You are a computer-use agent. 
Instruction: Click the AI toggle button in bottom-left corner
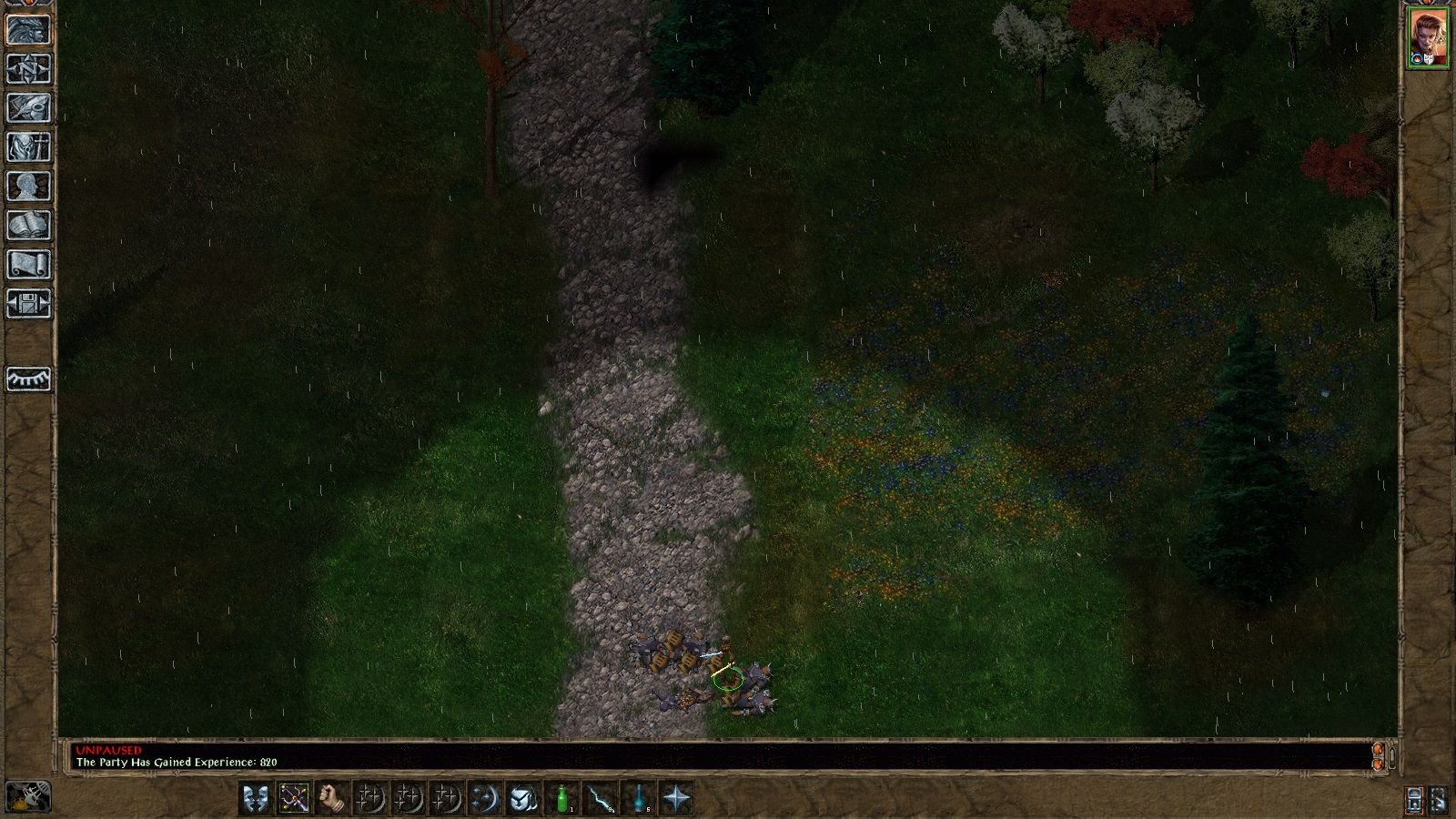[x=28, y=797]
